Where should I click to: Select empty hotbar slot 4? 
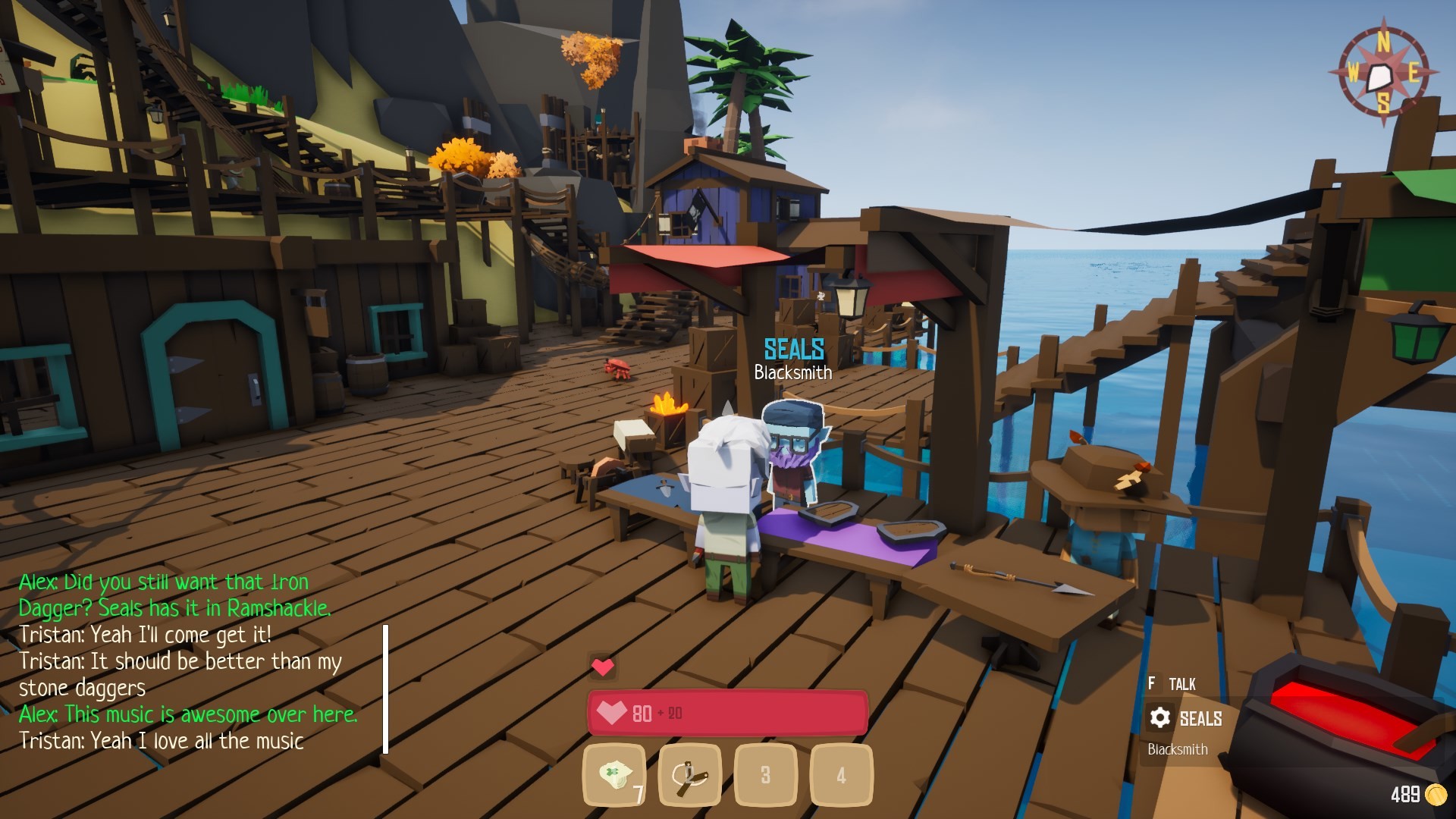point(841,775)
